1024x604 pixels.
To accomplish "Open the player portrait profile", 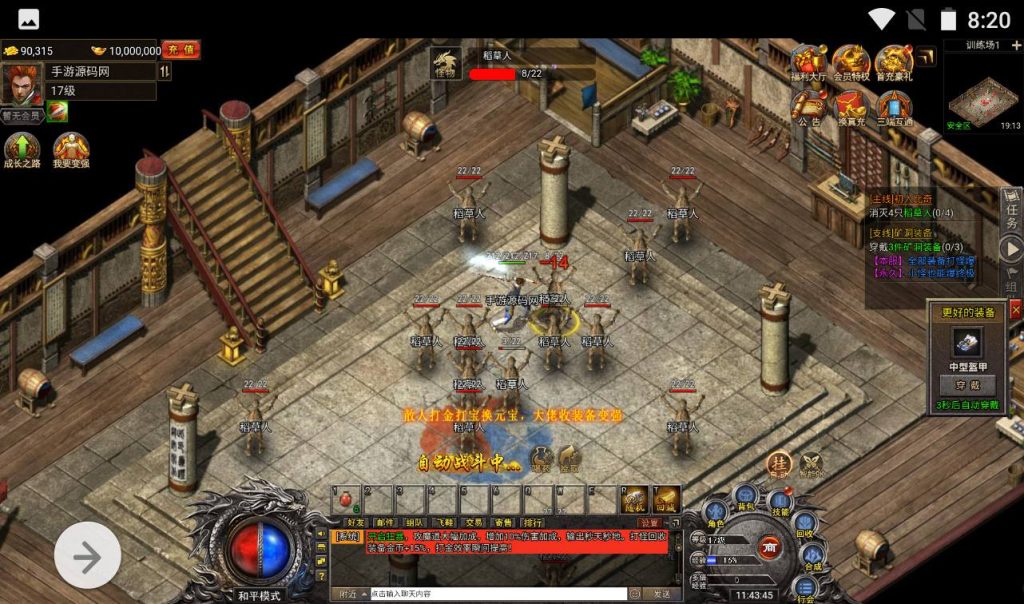I will click(21, 85).
